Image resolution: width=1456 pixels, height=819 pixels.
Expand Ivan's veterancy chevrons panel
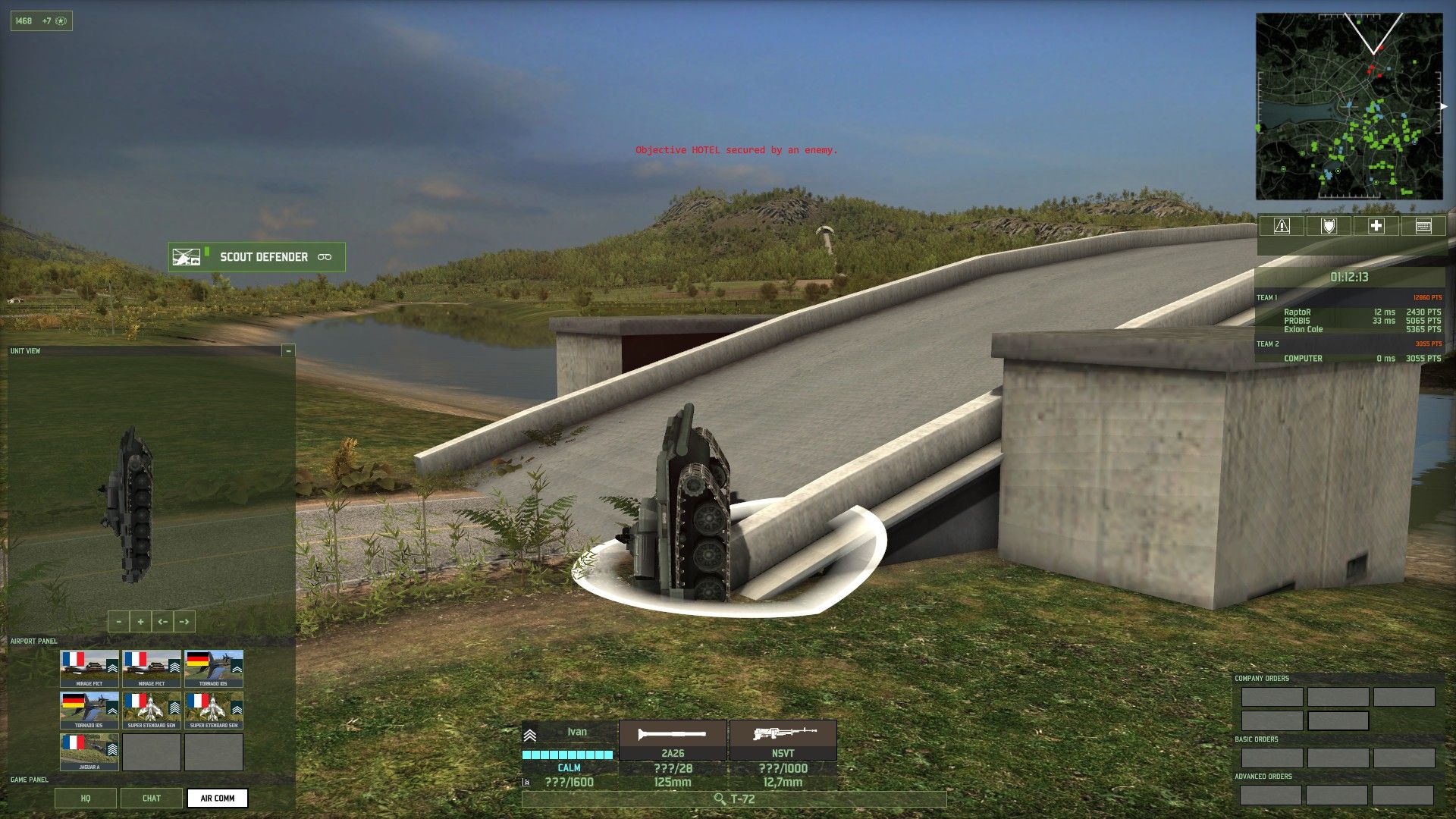529,736
